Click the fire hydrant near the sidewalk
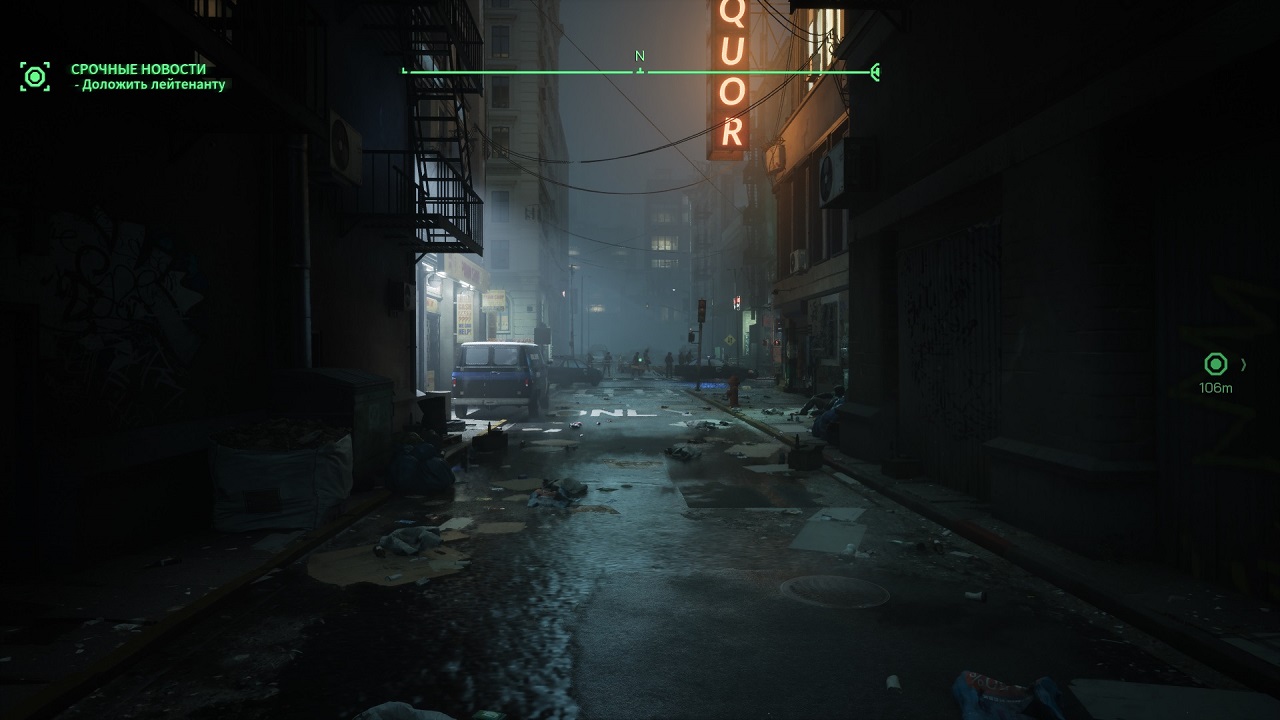Viewport: 1280px width, 720px height. click(x=734, y=390)
